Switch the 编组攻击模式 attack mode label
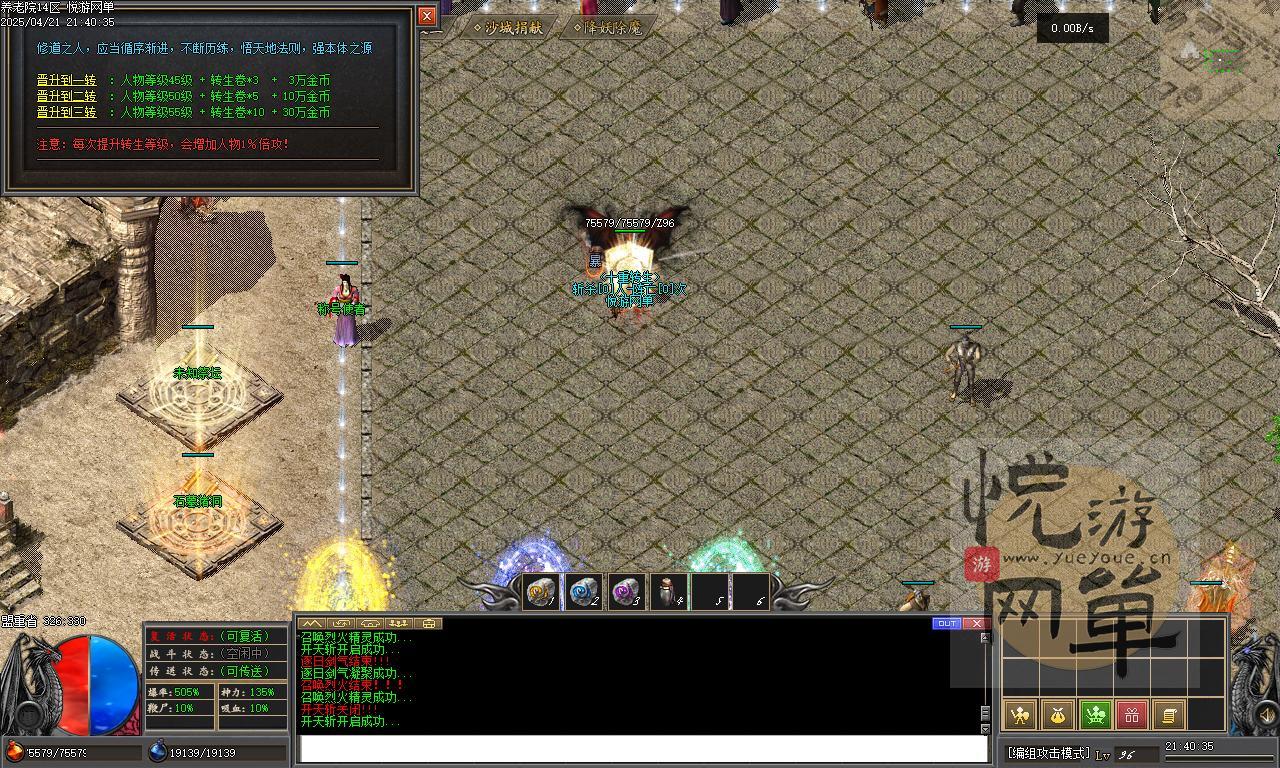The height and width of the screenshot is (768, 1280). coord(1048,753)
